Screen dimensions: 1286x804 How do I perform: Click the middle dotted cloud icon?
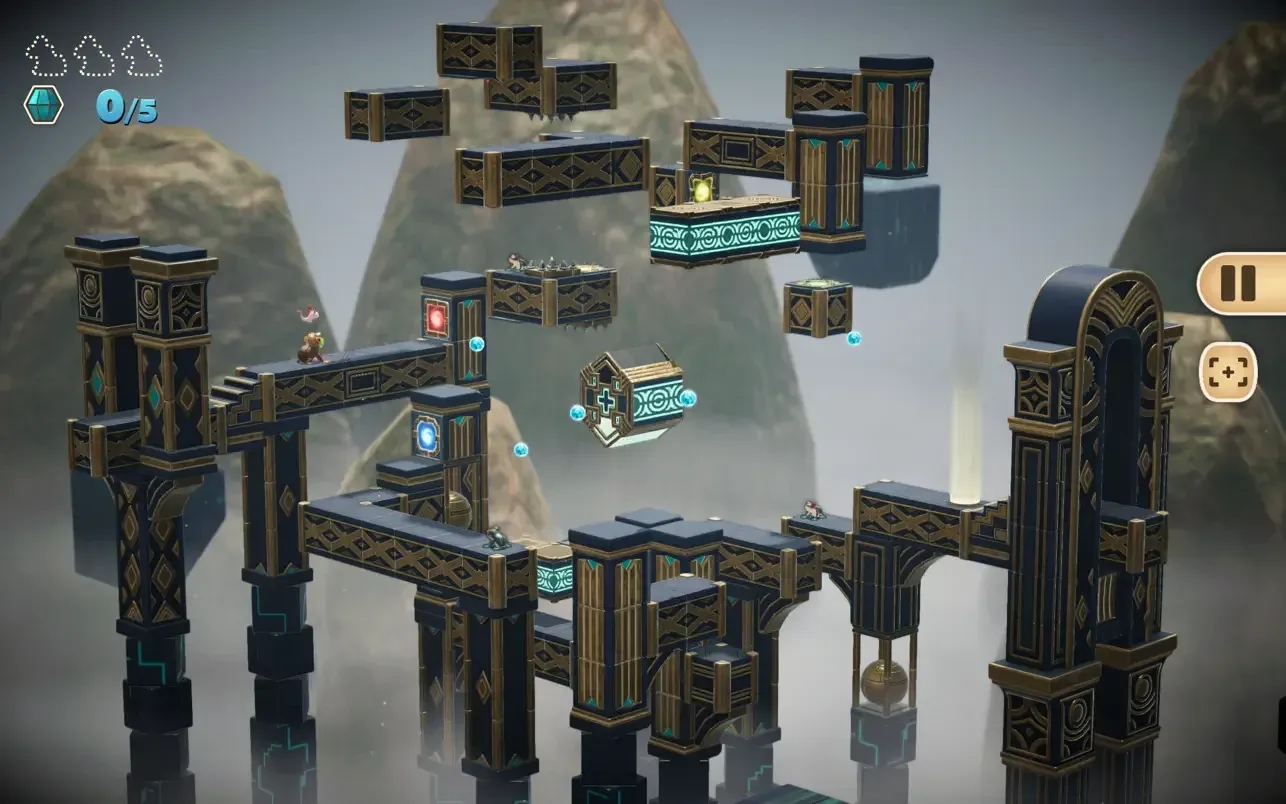tap(95, 55)
